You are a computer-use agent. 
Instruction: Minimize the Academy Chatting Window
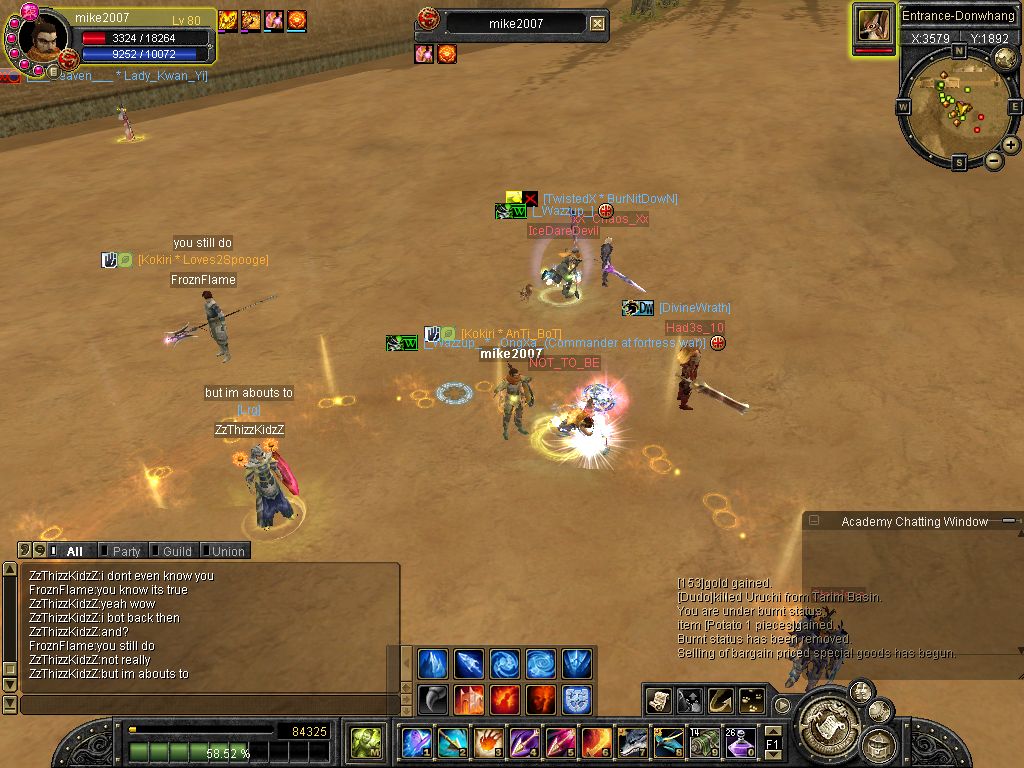[815, 521]
